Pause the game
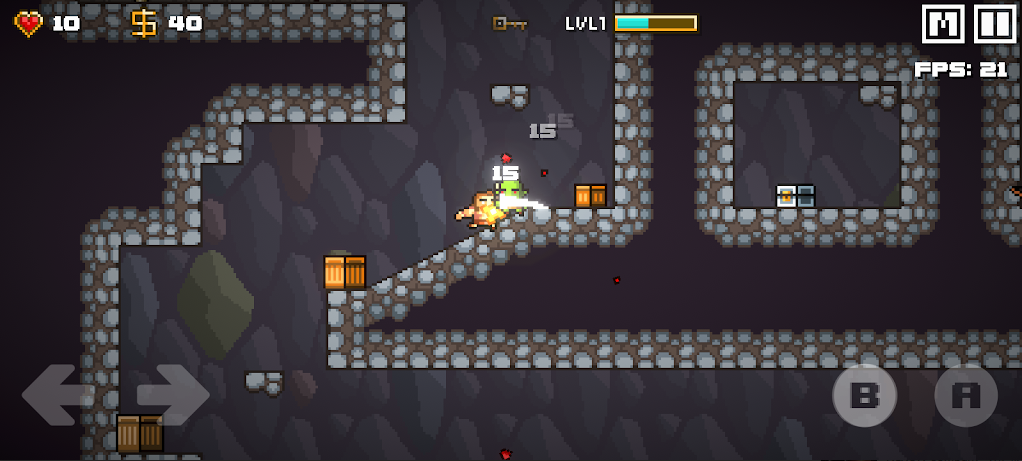This screenshot has height=461, width=1022. (x=995, y=24)
